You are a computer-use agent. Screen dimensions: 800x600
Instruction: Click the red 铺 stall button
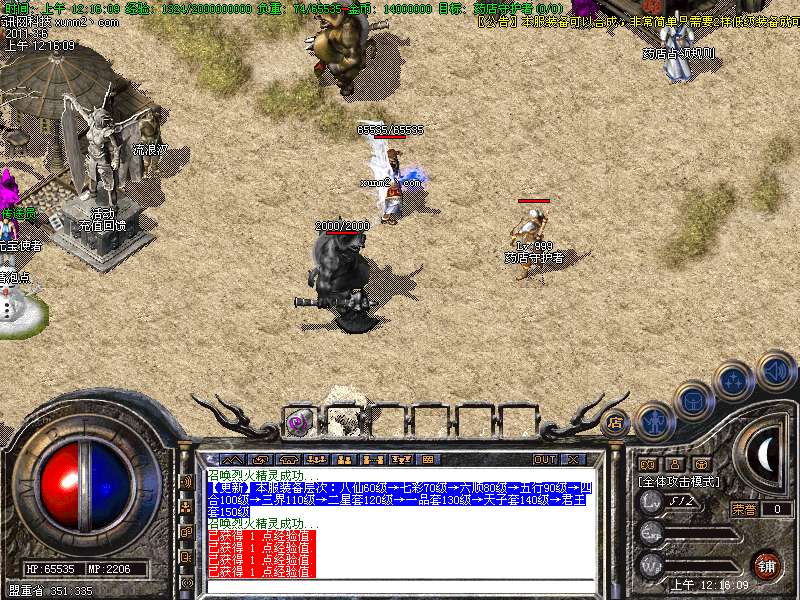(x=767, y=565)
